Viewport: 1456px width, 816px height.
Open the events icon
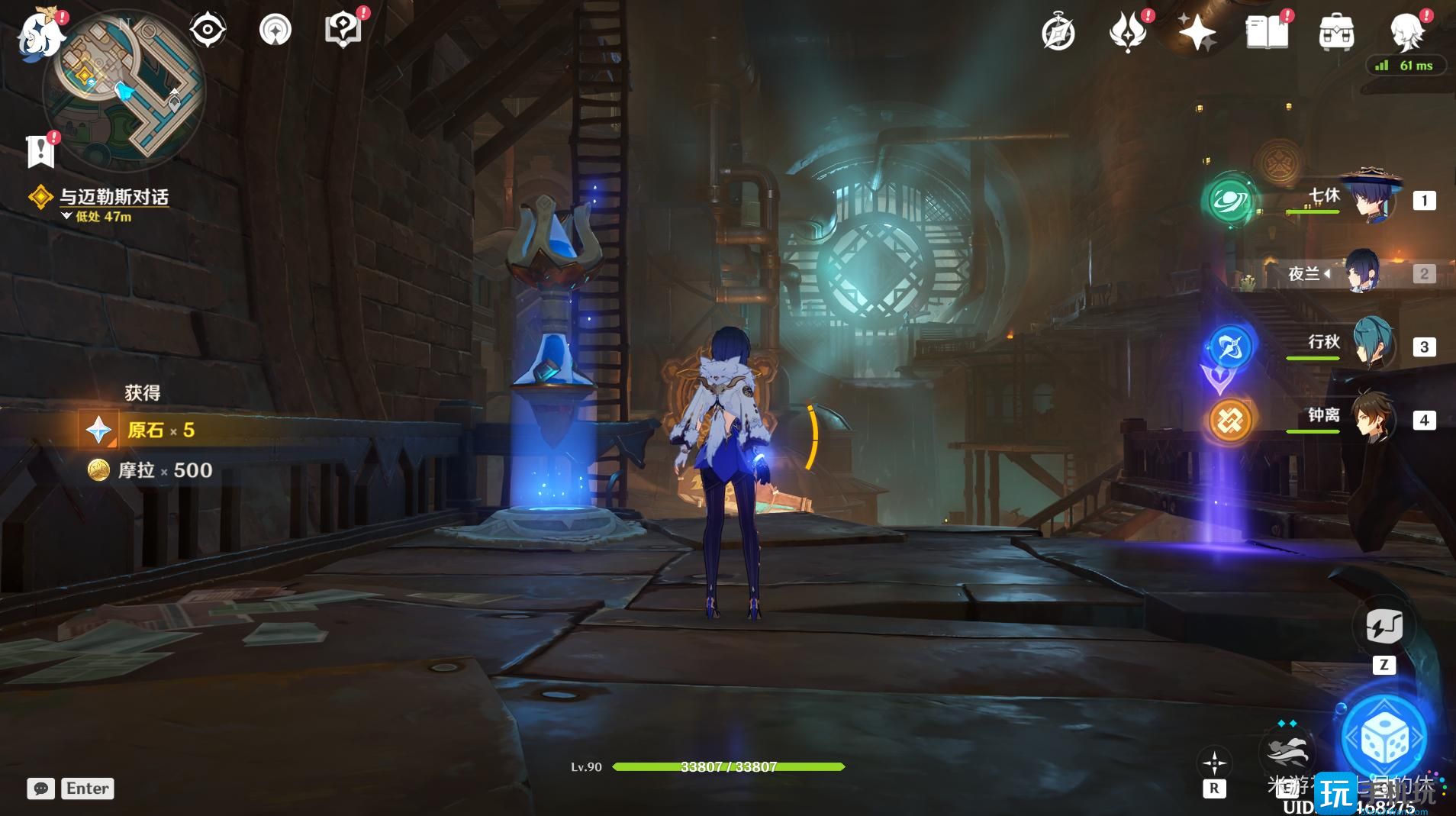tap(1128, 34)
